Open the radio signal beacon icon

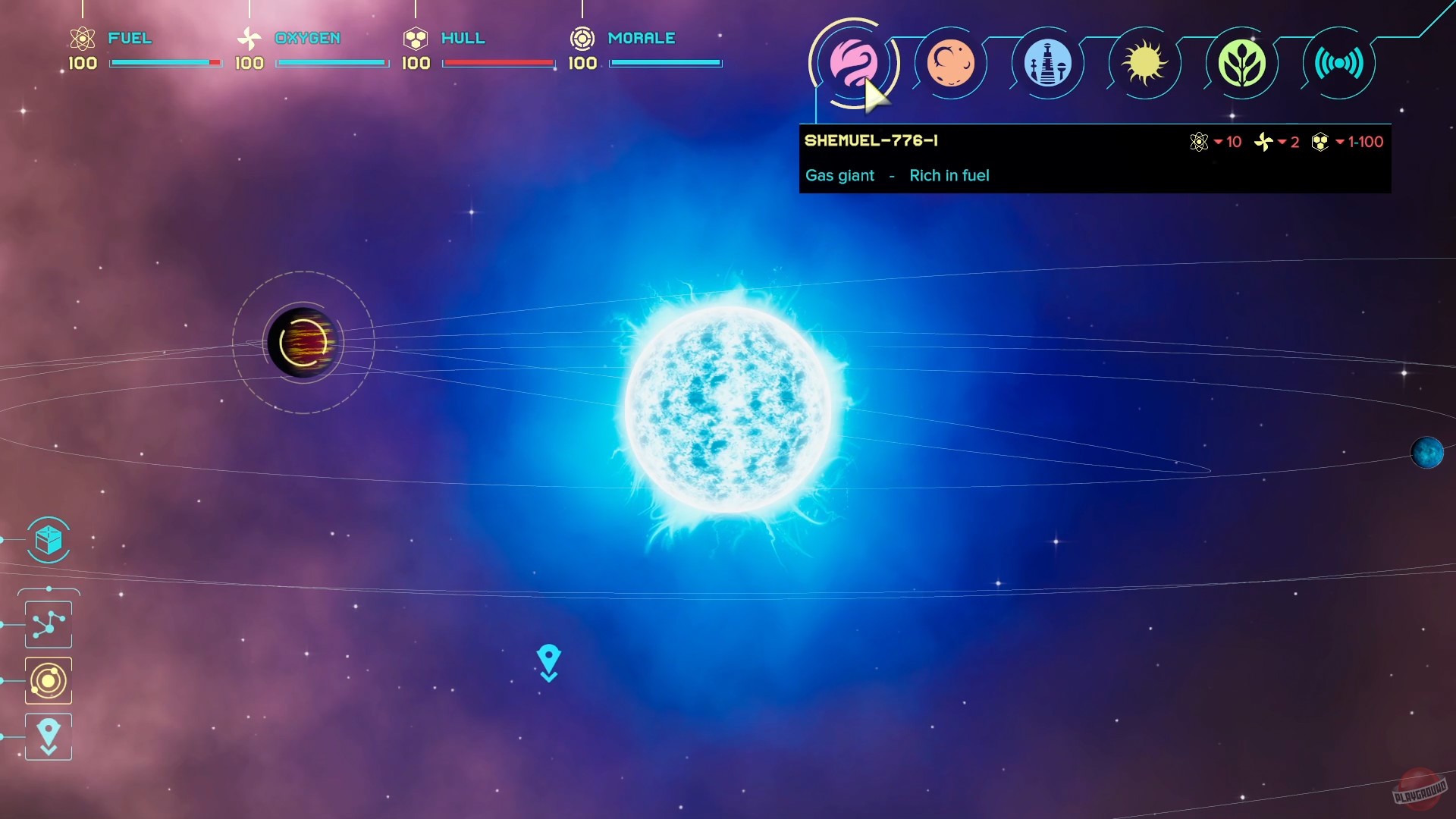[x=1338, y=64]
